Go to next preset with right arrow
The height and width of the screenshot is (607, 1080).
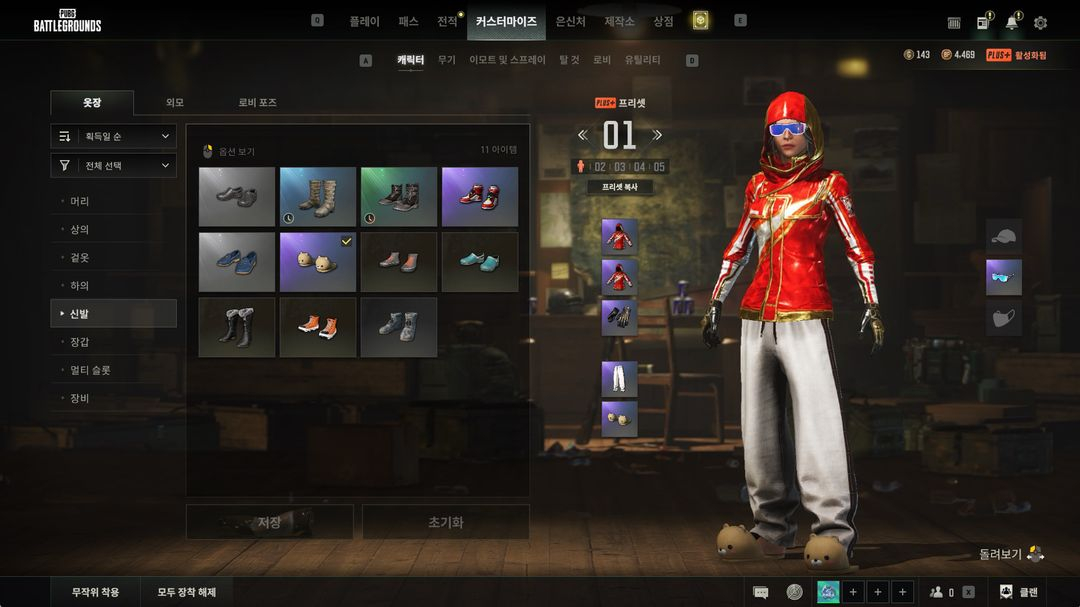pyautogui.click(x=657, y=135)
